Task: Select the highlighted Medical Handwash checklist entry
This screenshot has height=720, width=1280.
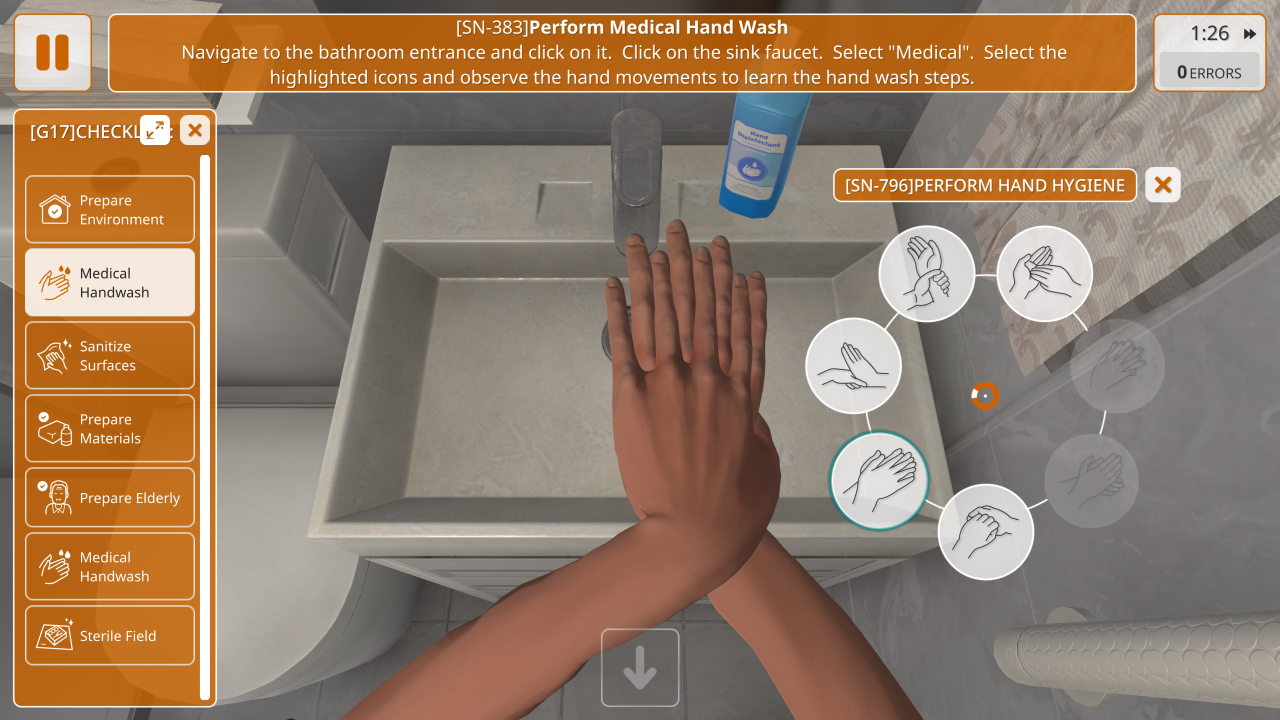Action: (x=110, y=283)
